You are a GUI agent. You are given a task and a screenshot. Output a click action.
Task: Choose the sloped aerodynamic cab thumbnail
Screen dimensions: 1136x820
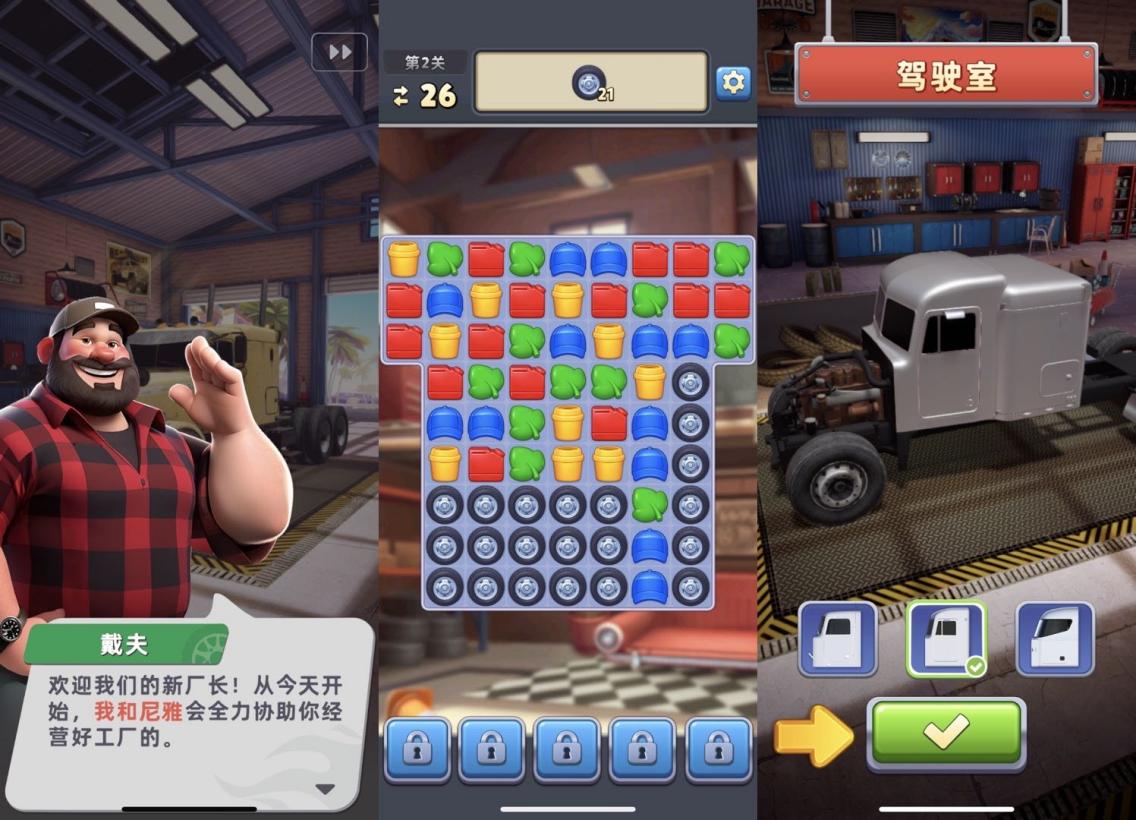tap(1055, 638)
